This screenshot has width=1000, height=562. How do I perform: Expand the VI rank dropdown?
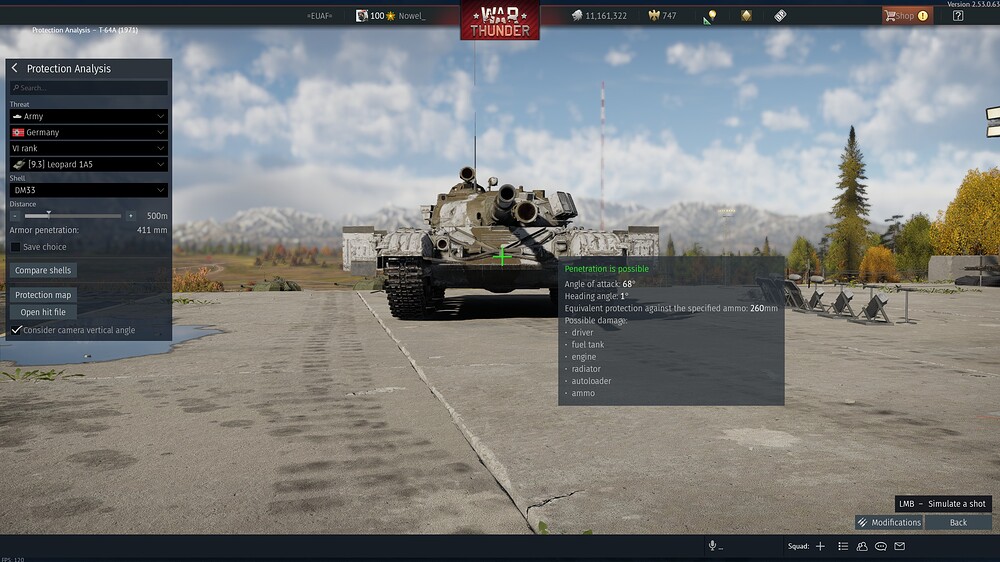click(x=89, y=148)
